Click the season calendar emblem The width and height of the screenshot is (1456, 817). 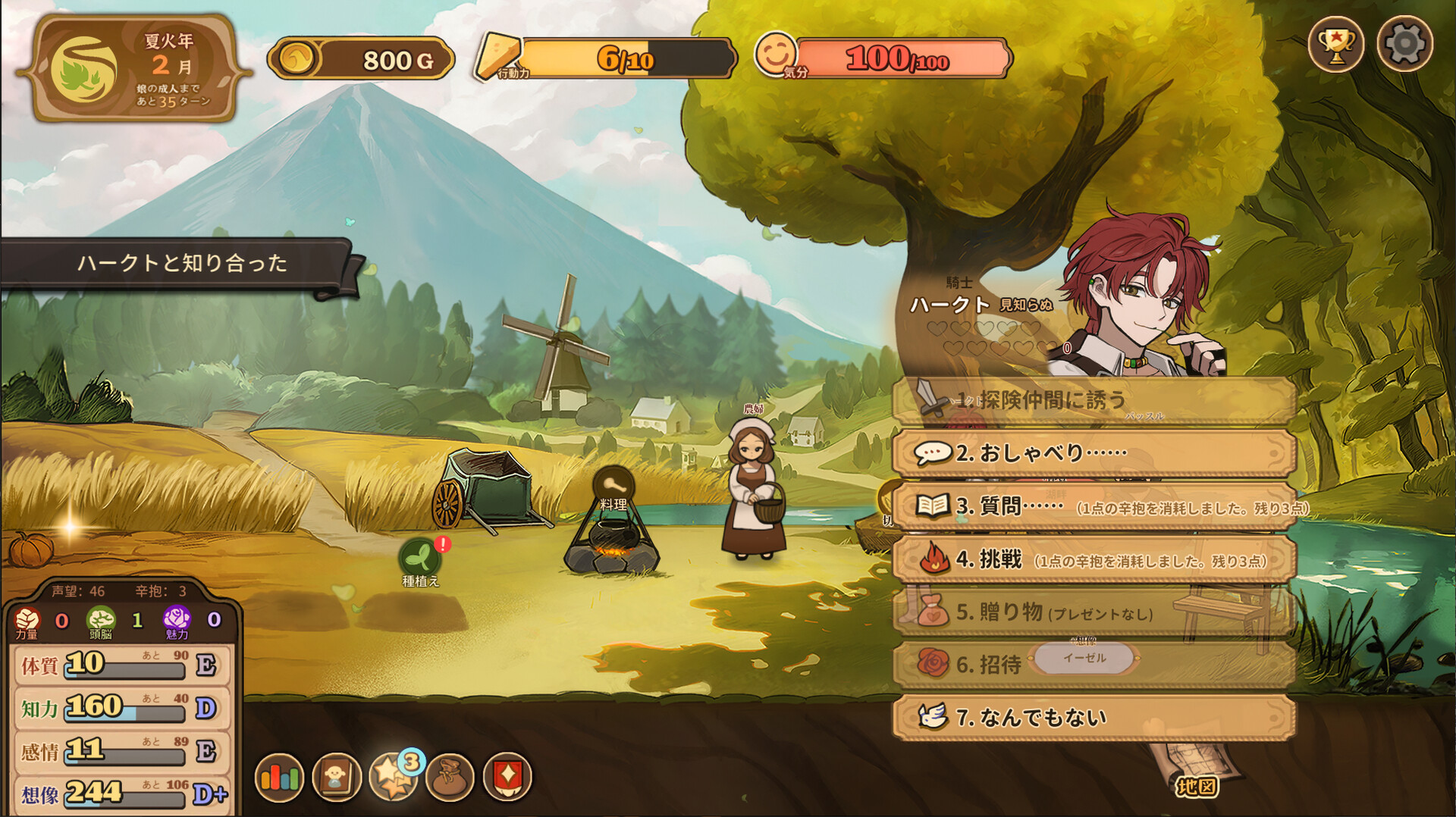point(83,68)
